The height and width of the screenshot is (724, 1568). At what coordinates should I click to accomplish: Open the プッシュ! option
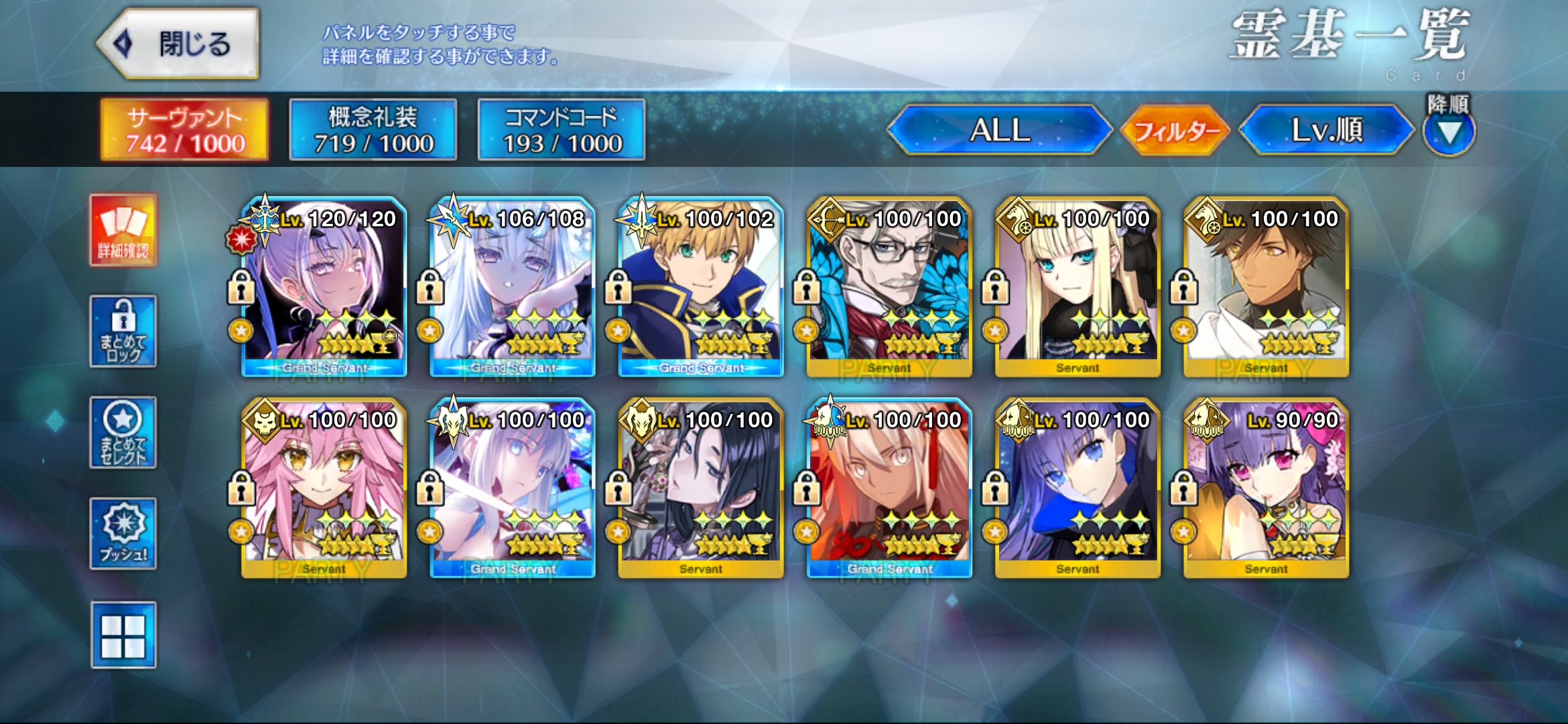pos(123,534)
